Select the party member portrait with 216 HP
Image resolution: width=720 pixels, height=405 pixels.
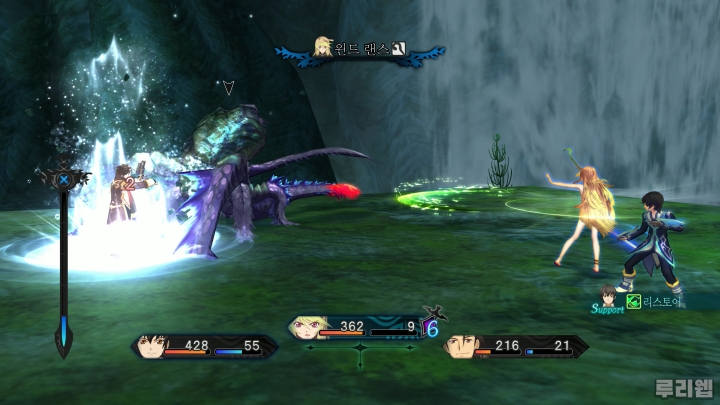pyautogui.click(x=459, y=347)
